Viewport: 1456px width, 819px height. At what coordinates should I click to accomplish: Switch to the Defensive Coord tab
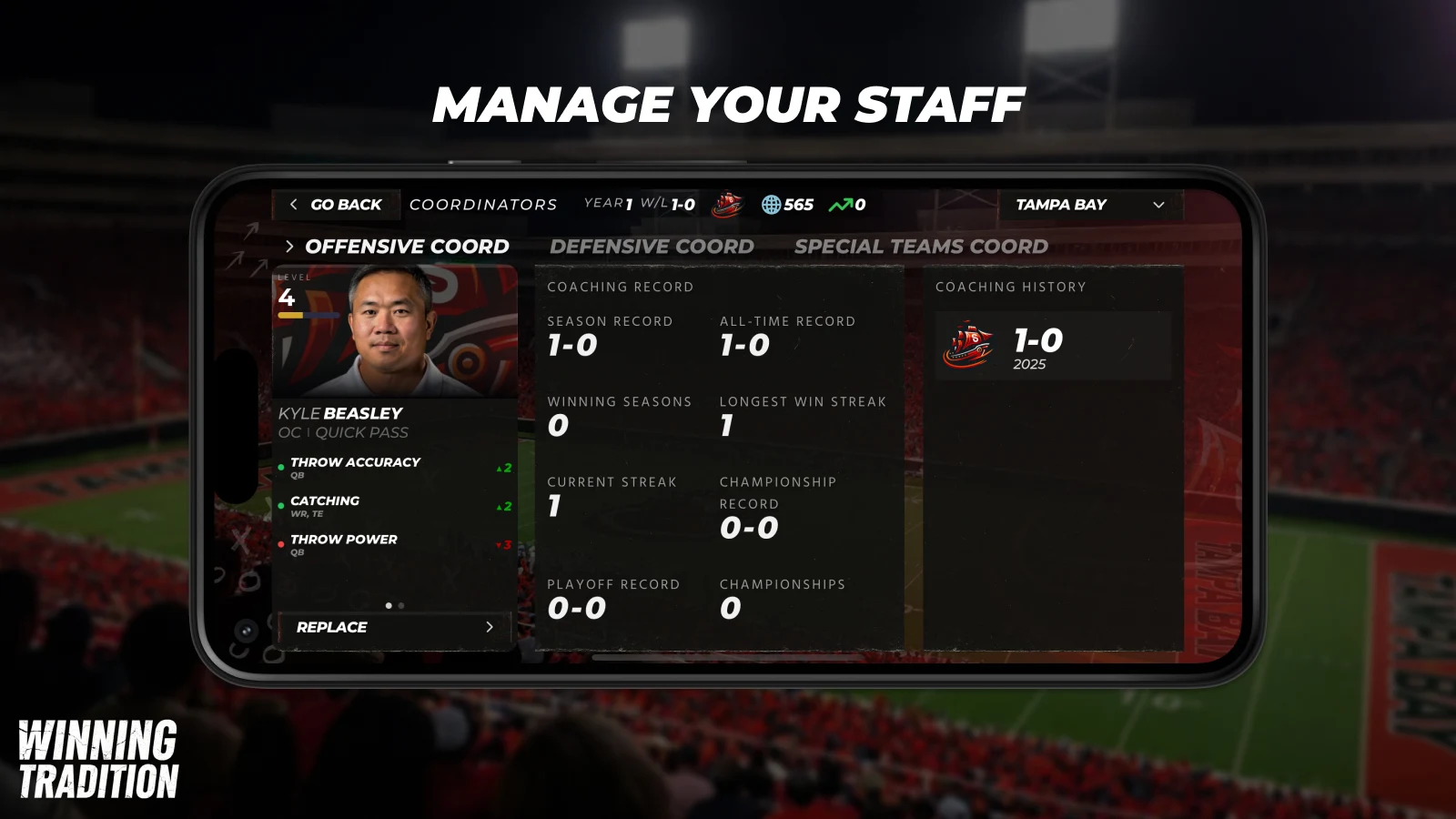tap(652, 247)
